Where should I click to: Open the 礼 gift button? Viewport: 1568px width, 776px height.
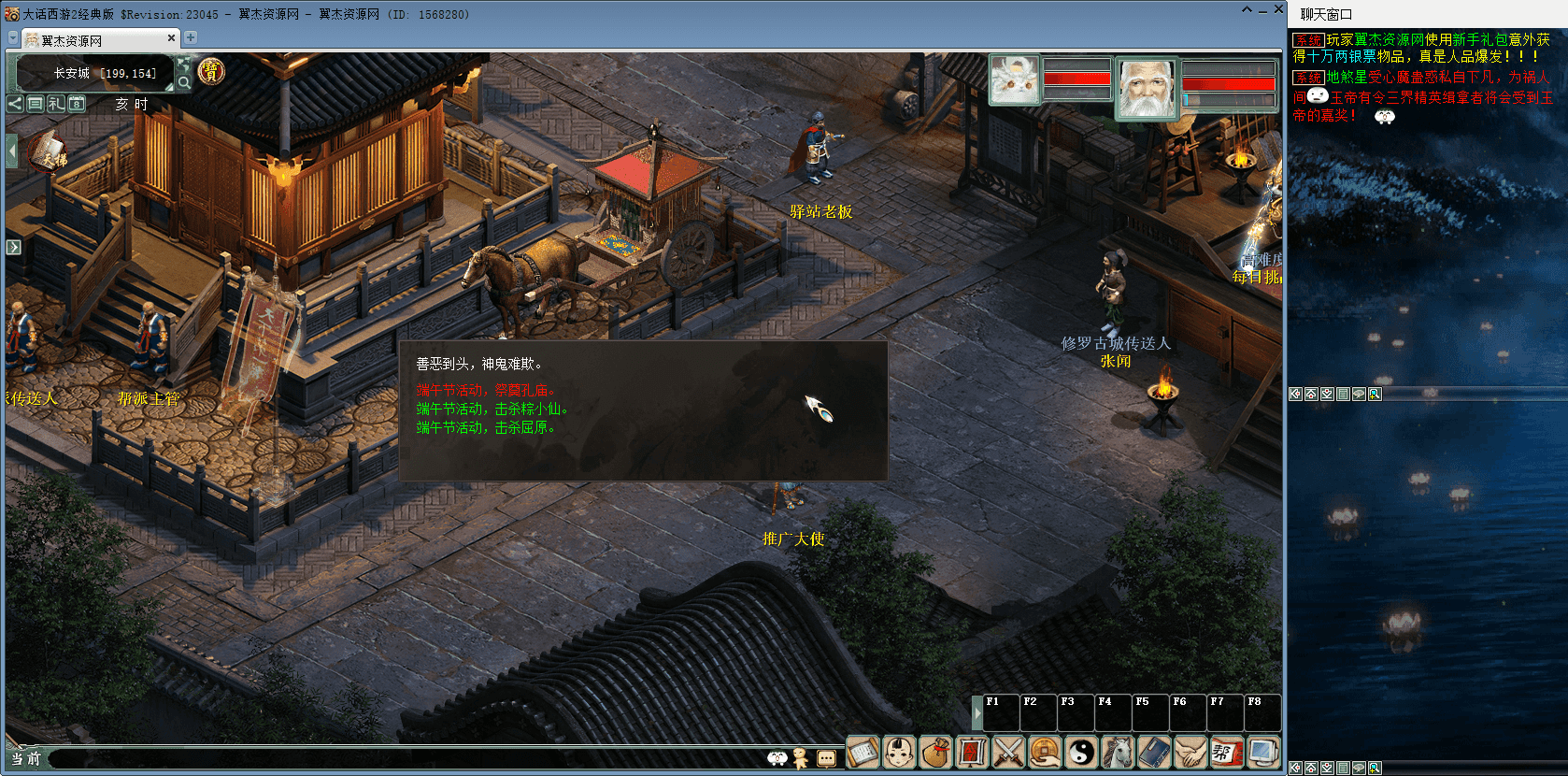point(56,104)
